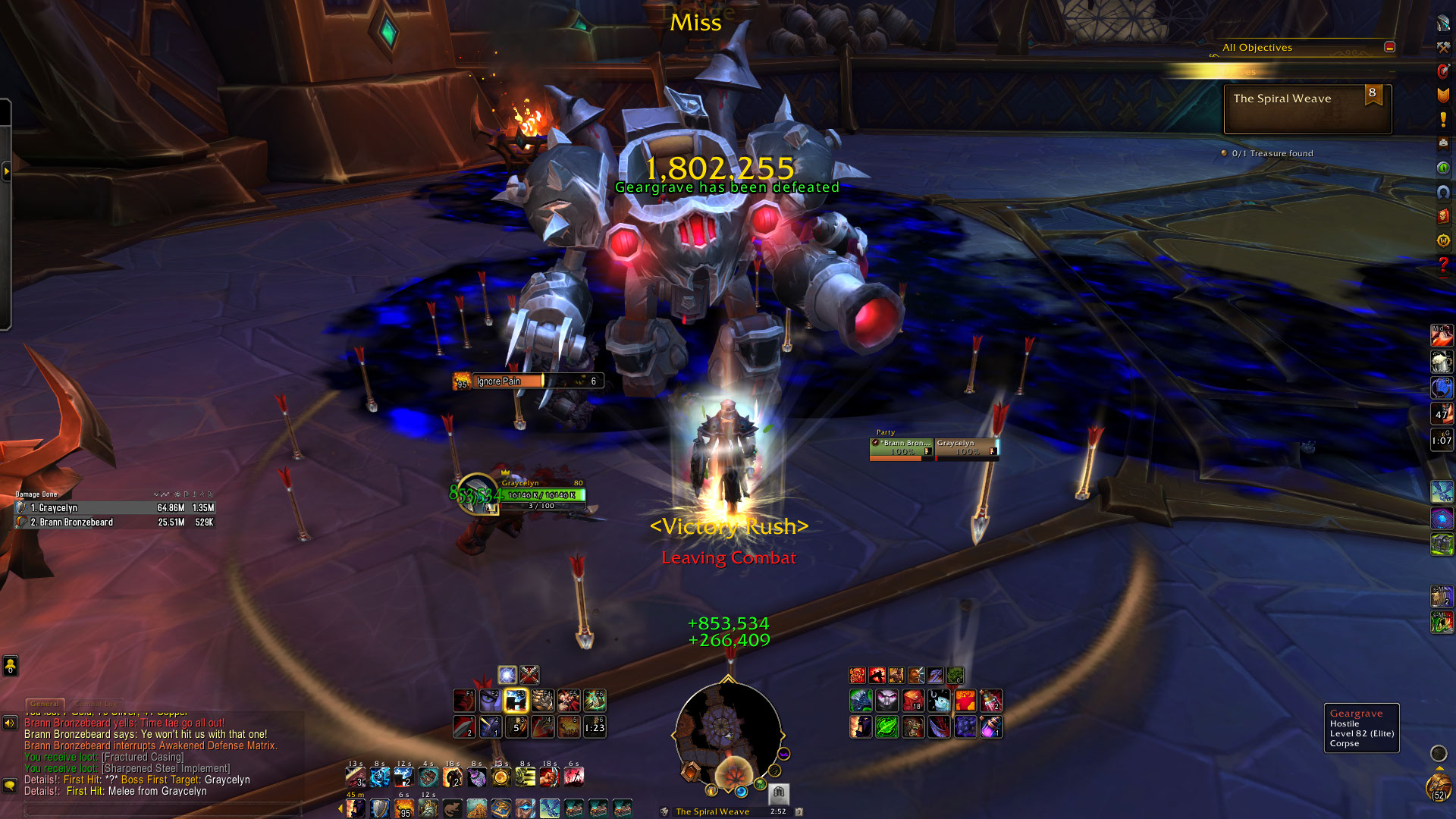Toggle the chat voice speaker button

click(10, 723)
